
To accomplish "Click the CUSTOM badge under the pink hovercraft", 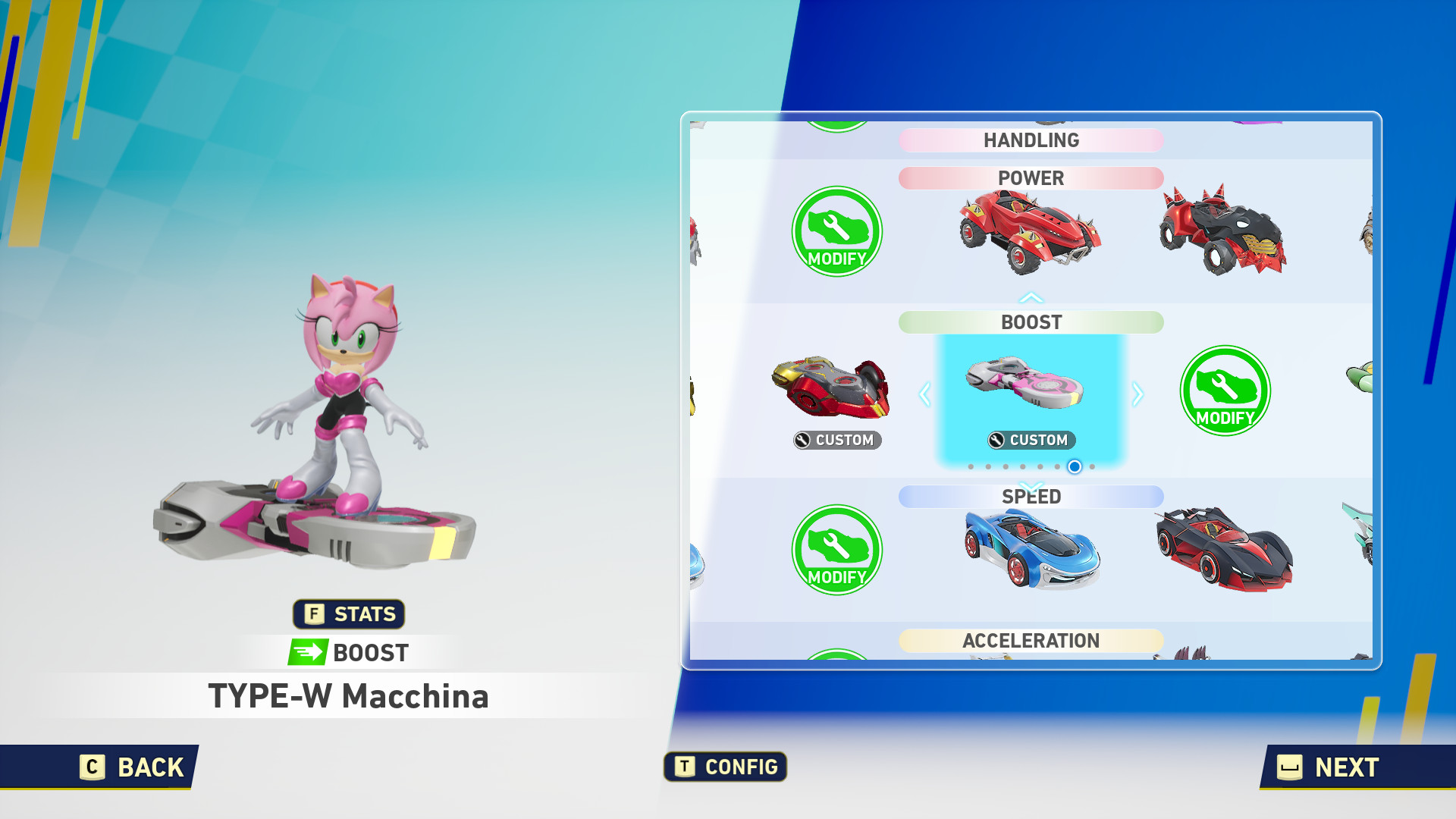I will point(1030,440).
